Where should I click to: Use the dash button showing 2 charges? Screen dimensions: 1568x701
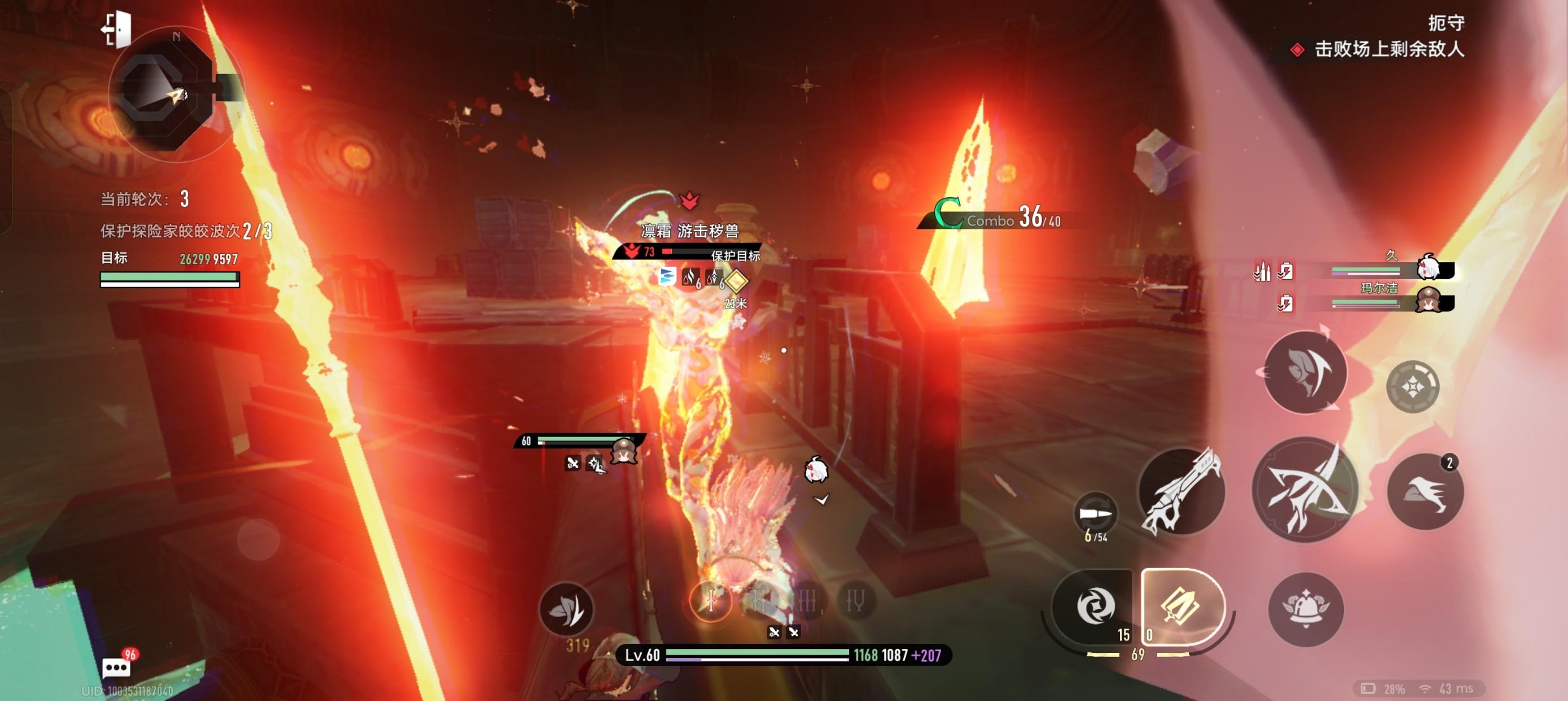click(x=1424, y=492)
